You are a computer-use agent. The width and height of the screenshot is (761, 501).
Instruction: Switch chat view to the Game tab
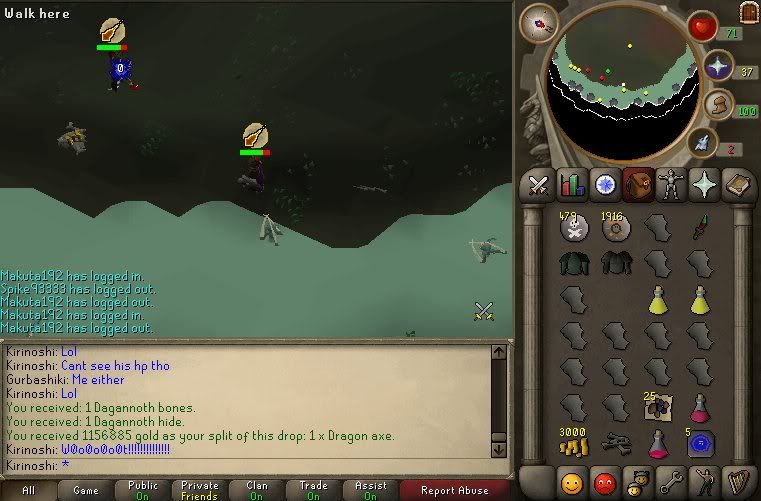click(86, 490)
